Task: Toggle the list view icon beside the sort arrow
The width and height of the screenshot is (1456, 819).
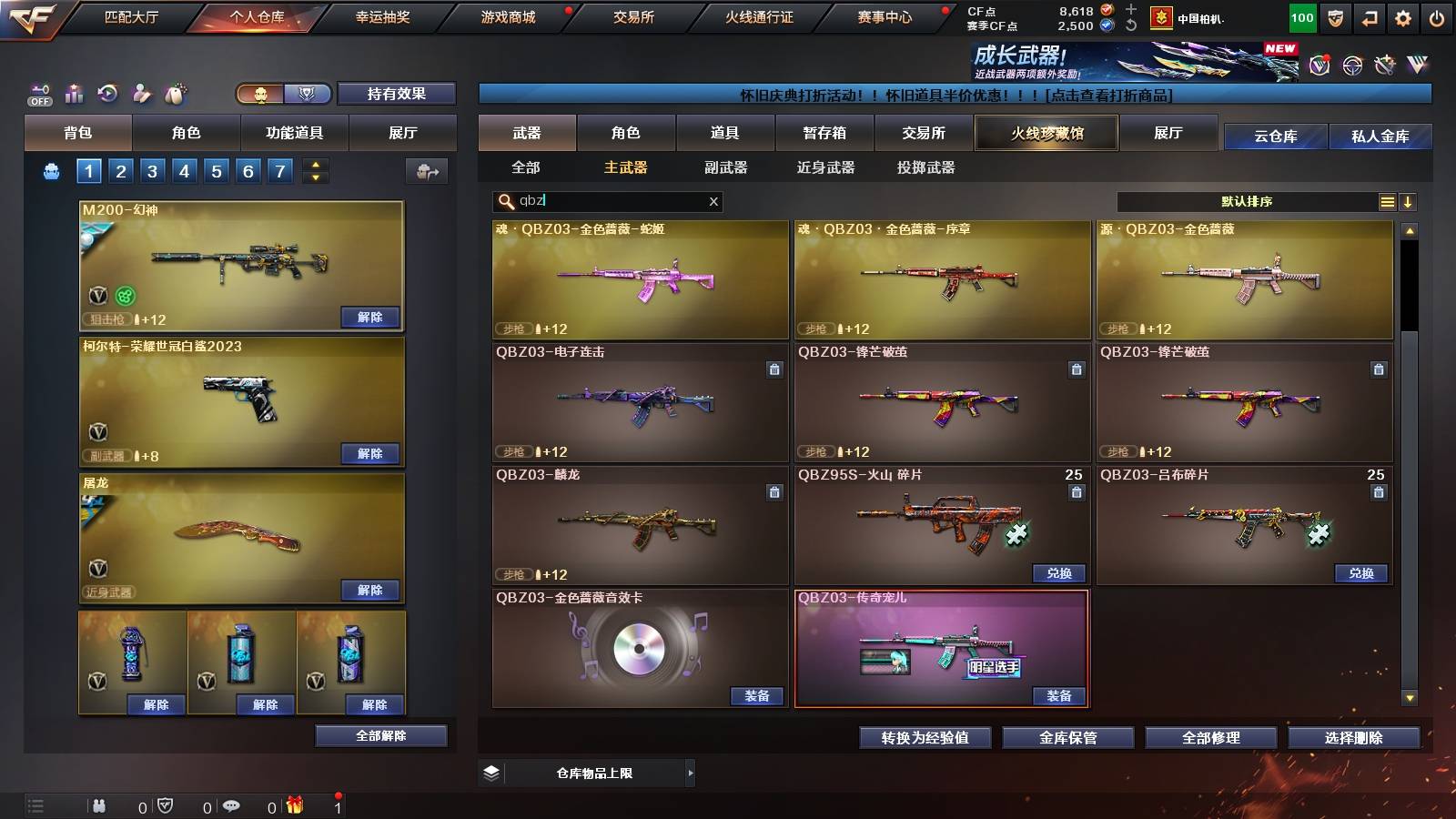Action: 1387,202
